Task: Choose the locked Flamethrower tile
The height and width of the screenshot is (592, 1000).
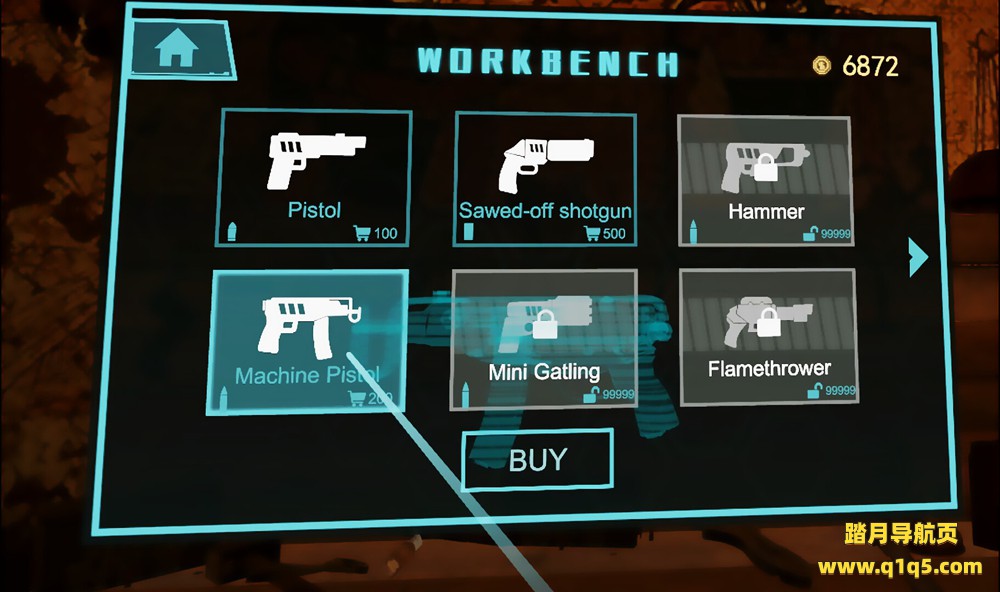Action: (767, 336)
